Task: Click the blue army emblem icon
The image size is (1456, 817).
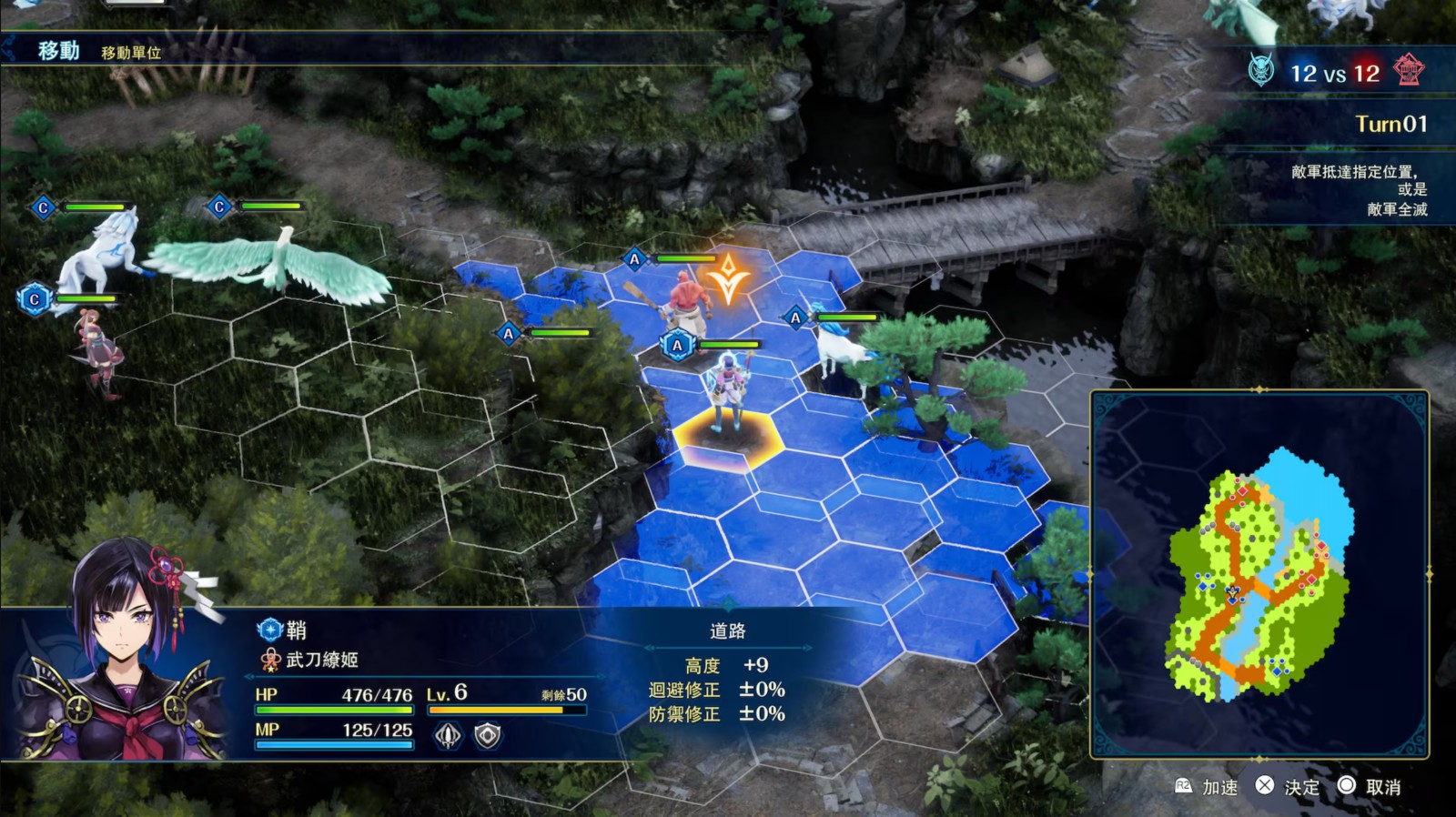Action: point(1261,70)
